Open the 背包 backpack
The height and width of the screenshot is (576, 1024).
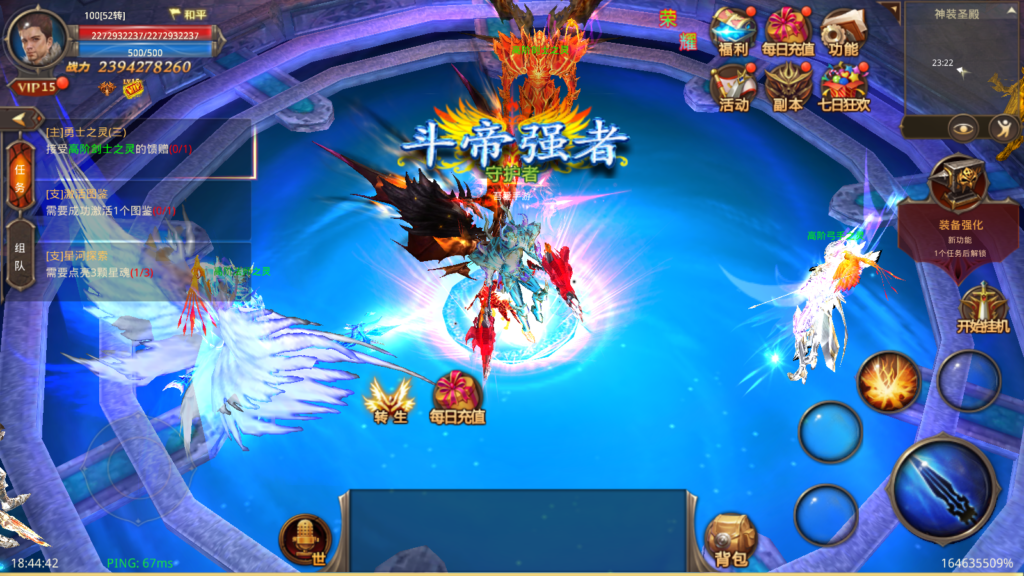(729, 541)
